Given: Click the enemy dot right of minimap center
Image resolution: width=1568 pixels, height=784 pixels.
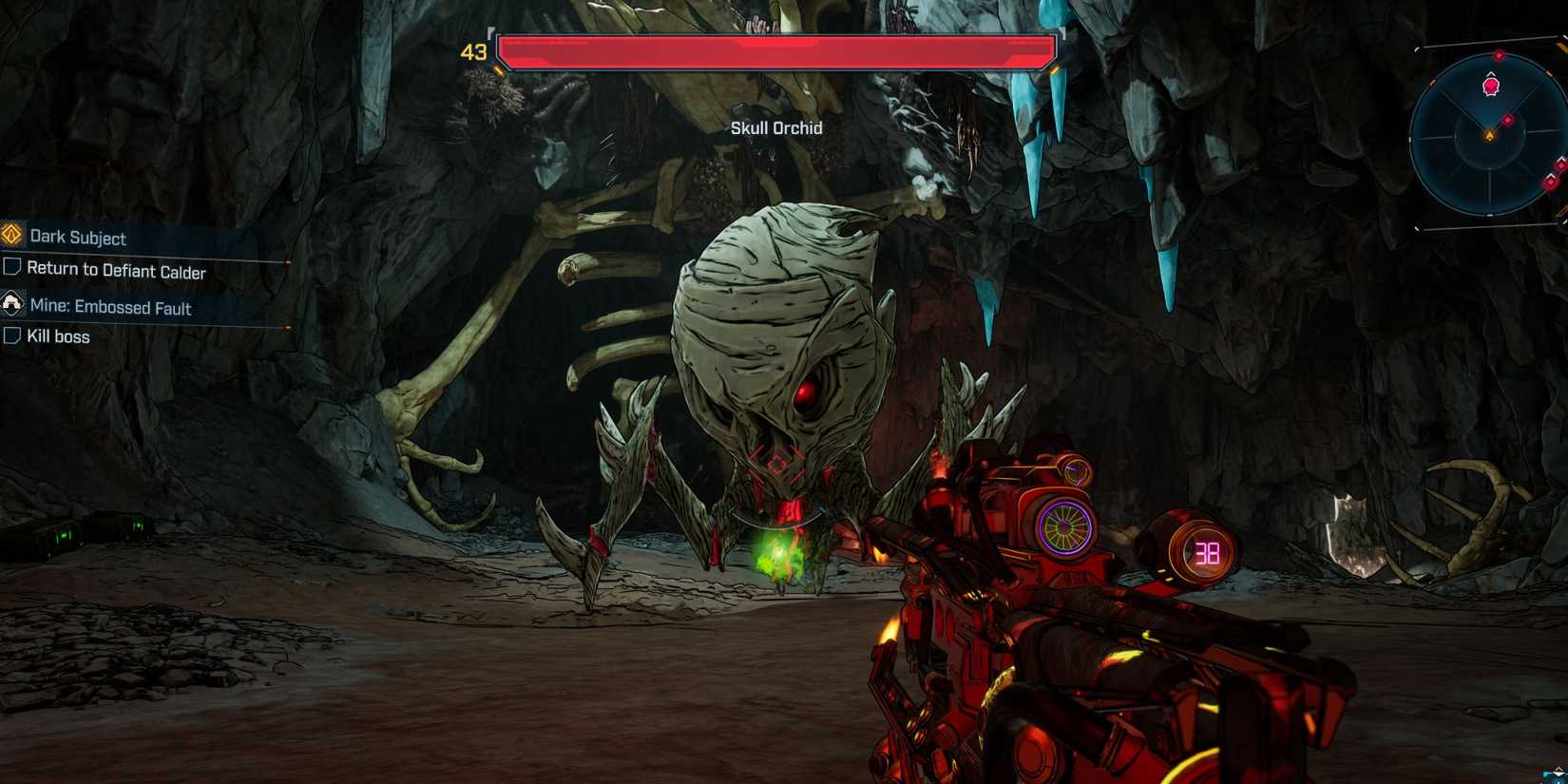Looking at the screenshot, I should click(x=1508, y=121).
